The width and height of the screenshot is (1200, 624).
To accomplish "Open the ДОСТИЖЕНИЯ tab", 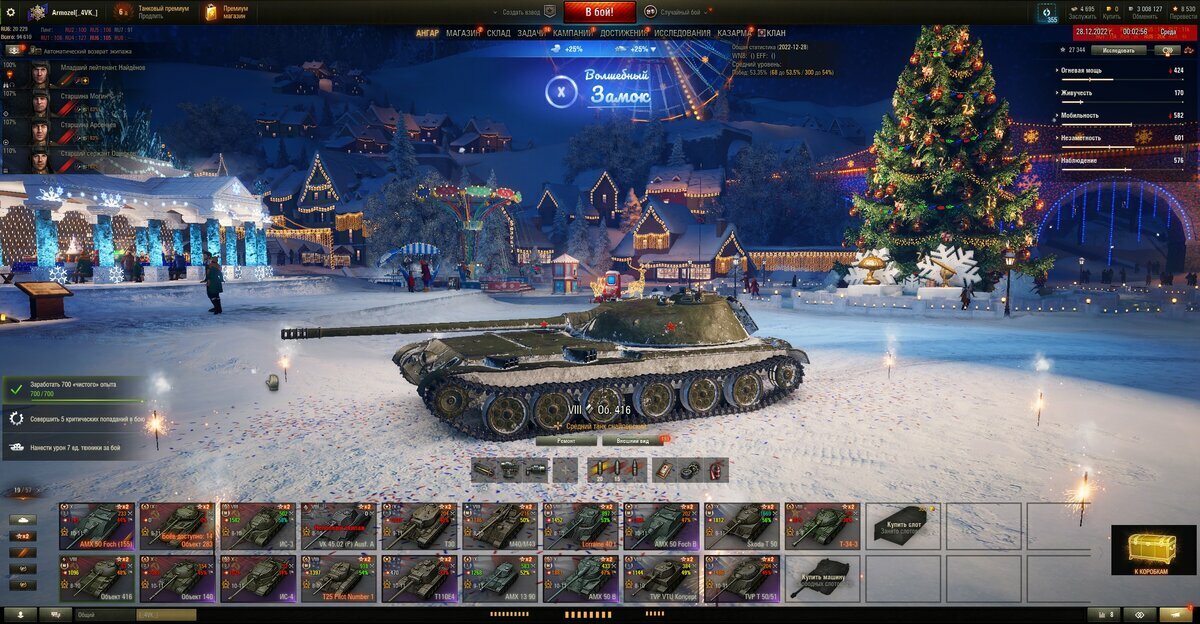I will (623, 33).
